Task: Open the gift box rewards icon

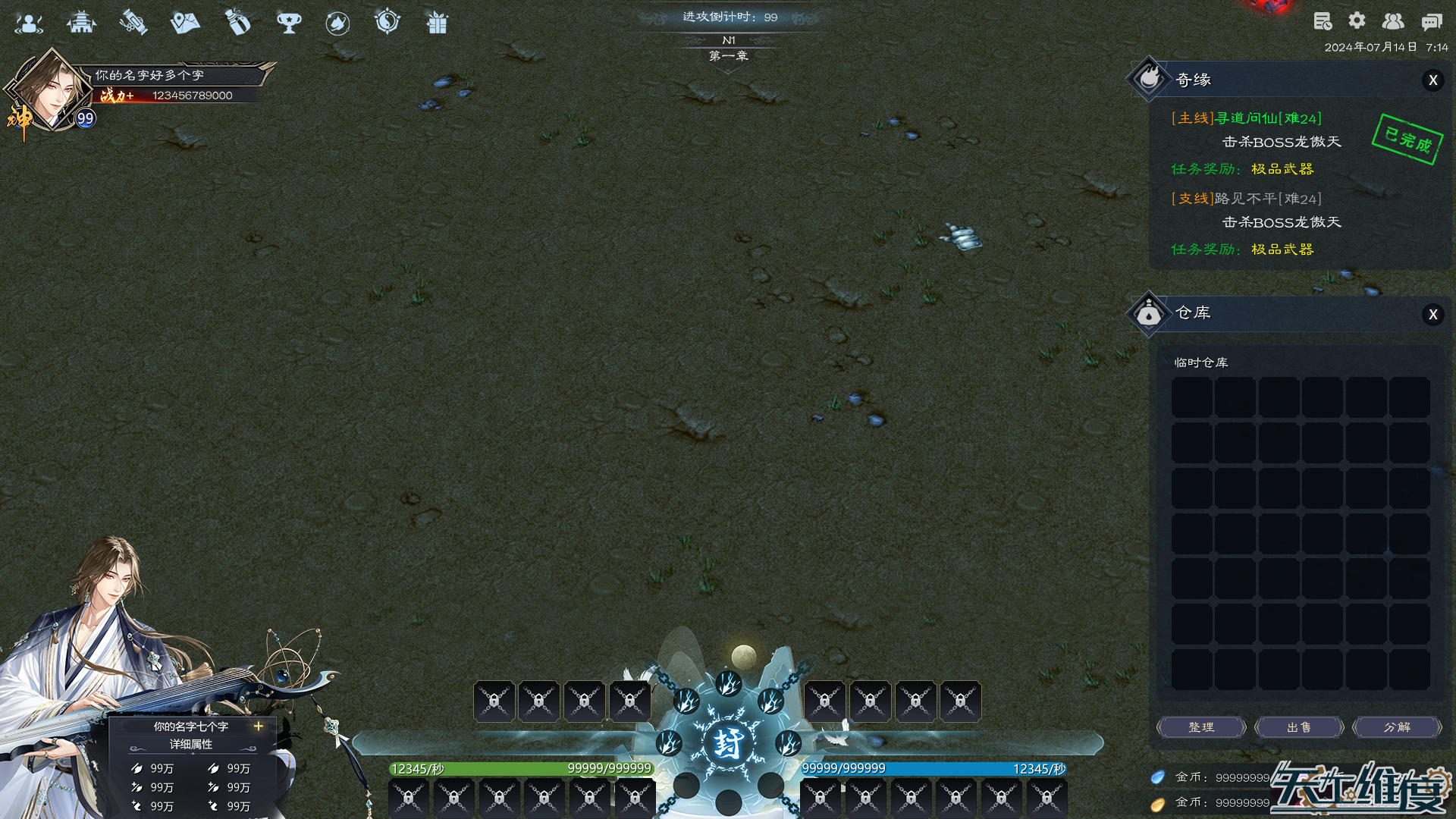Action: 438,23
